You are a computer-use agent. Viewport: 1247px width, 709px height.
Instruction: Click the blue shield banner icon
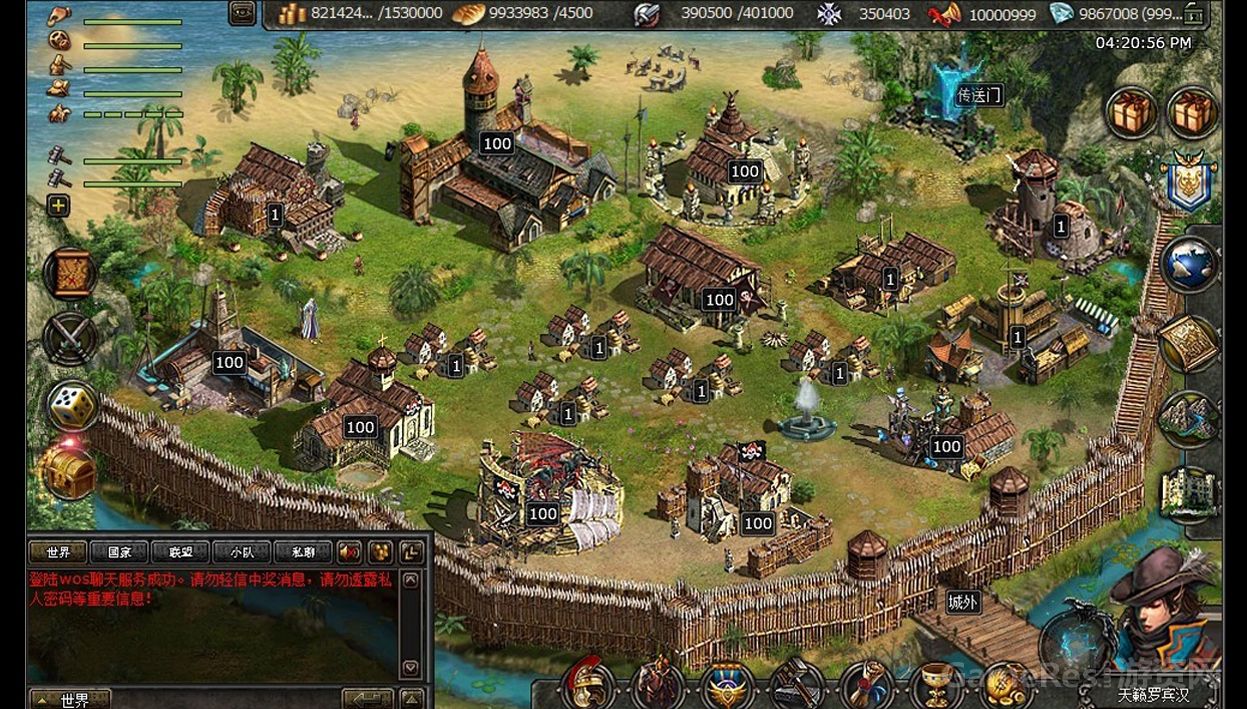1188,182
